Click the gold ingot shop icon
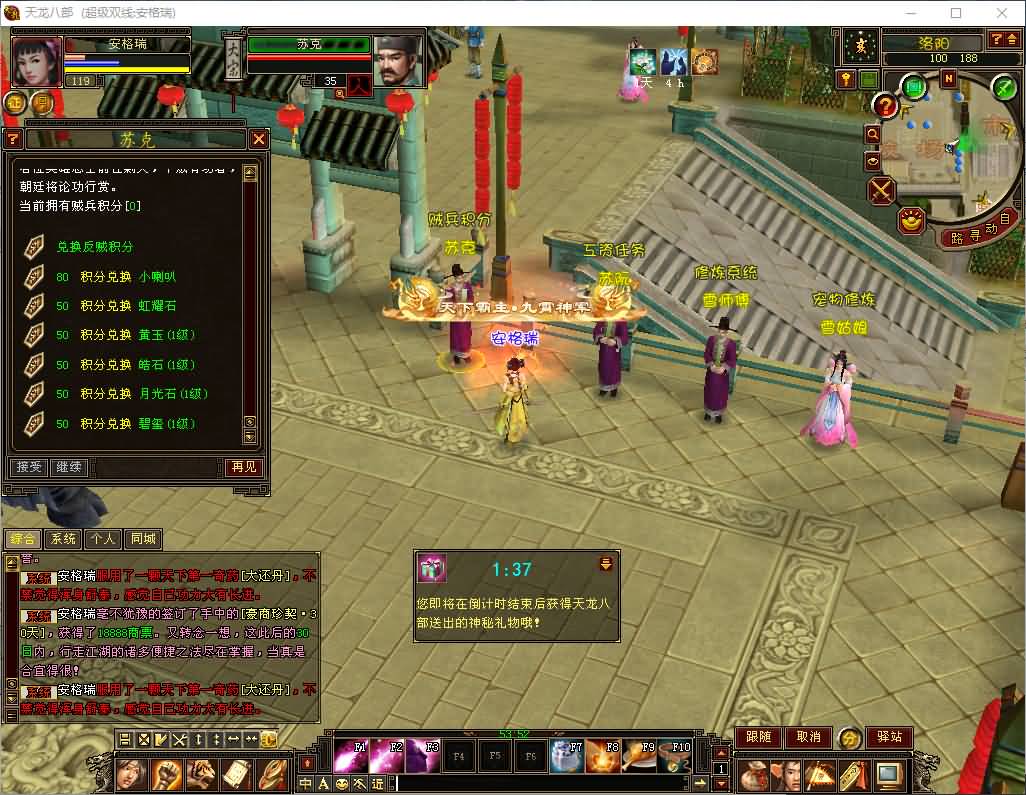 911,219
